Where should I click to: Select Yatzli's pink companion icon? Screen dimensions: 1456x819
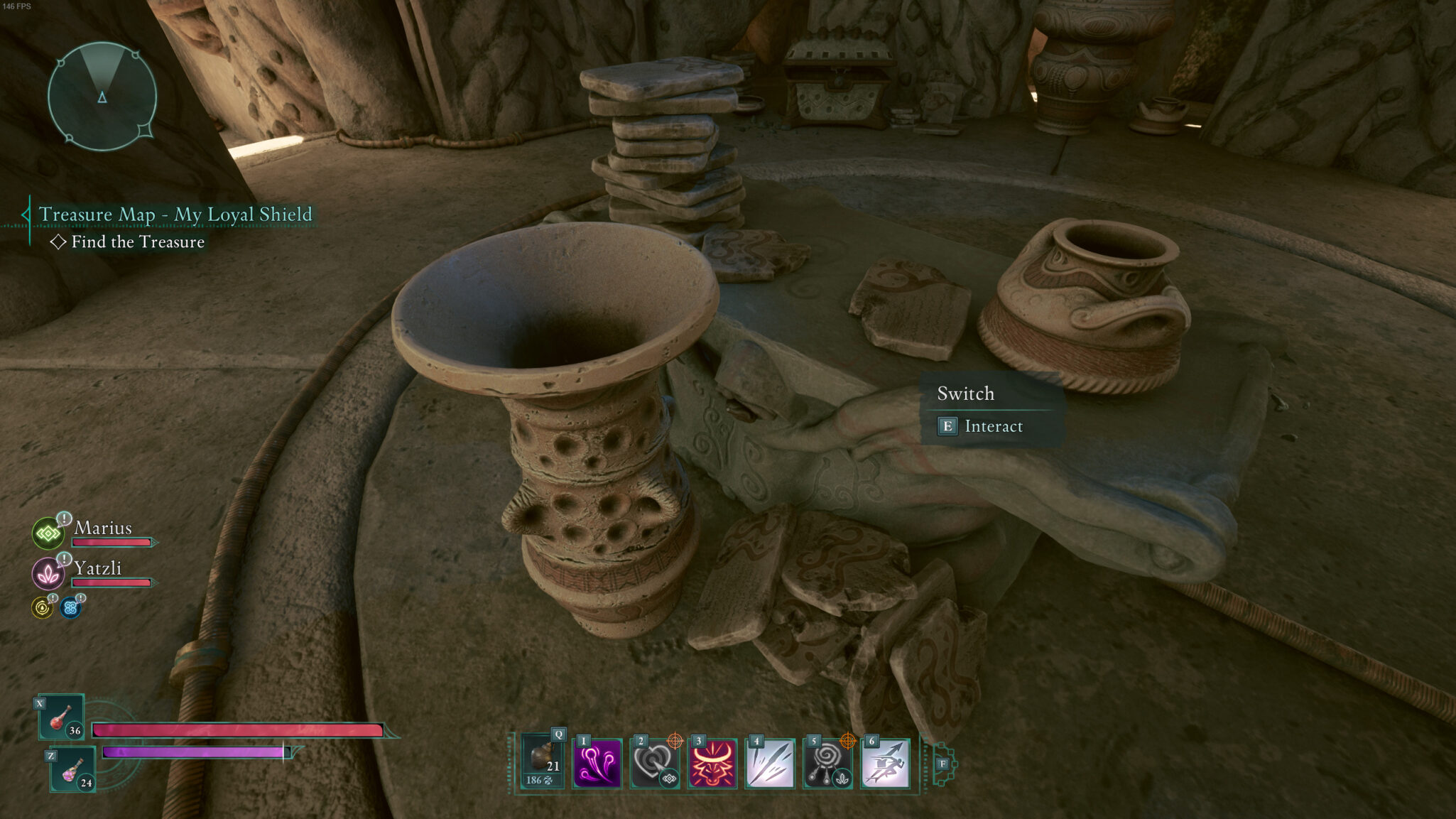pos(48,573)
